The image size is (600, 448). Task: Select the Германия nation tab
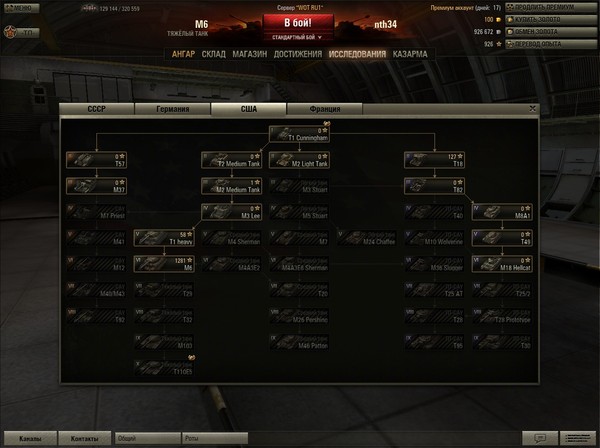point(172,110)
